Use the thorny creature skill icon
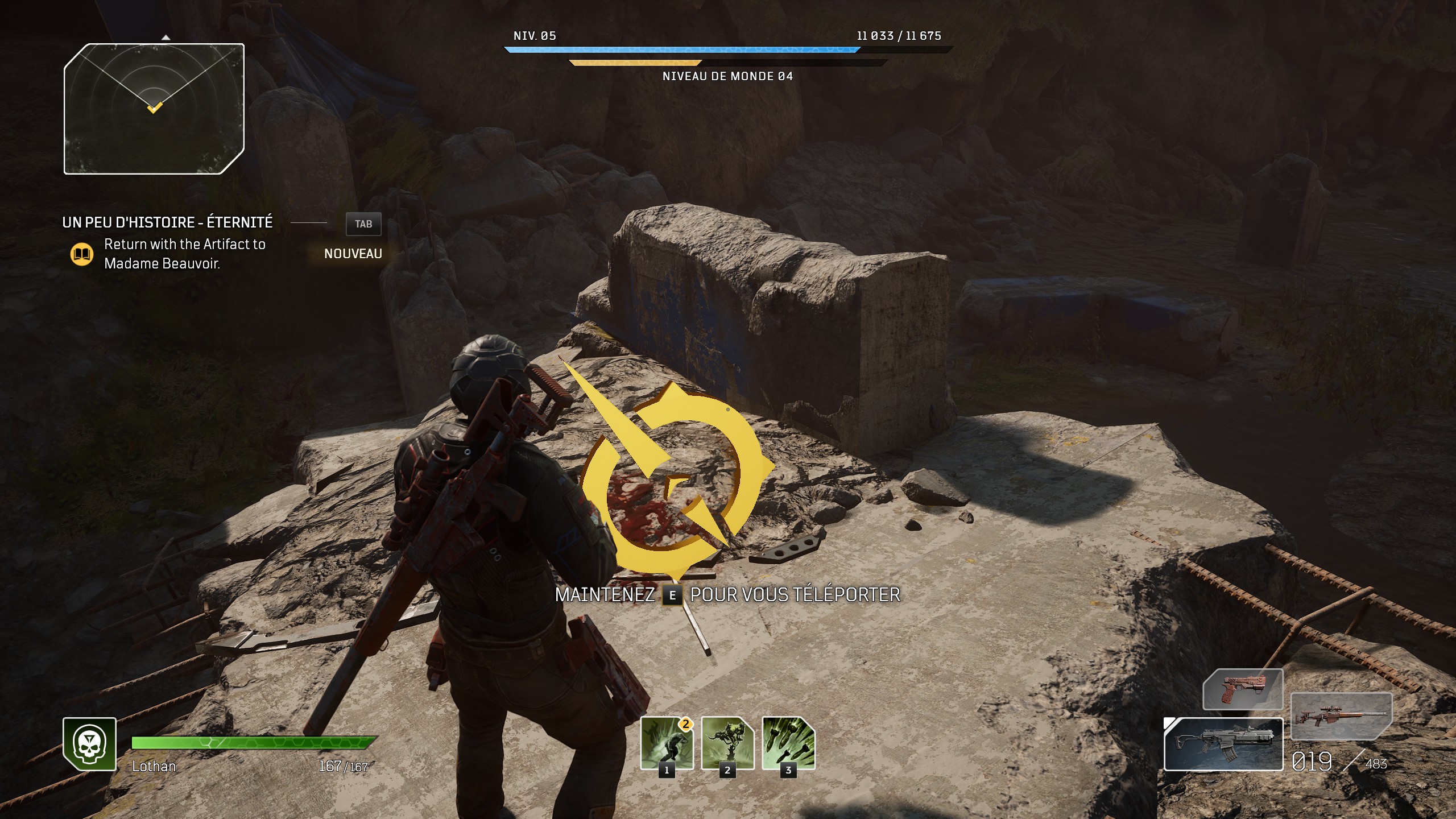Image resolution: width=1456 pixels, height=819 pixels. 727,743
